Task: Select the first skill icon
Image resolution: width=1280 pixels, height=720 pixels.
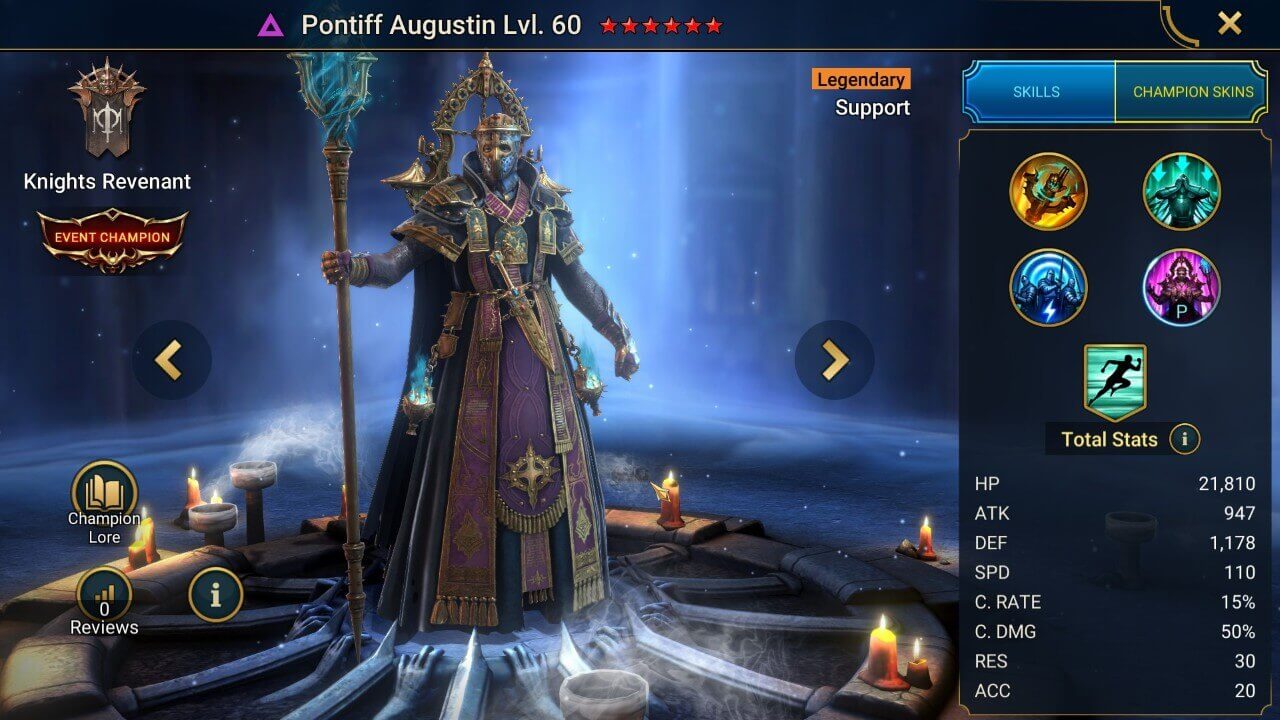Action: pyautogui.click(x=1049, y=191)
